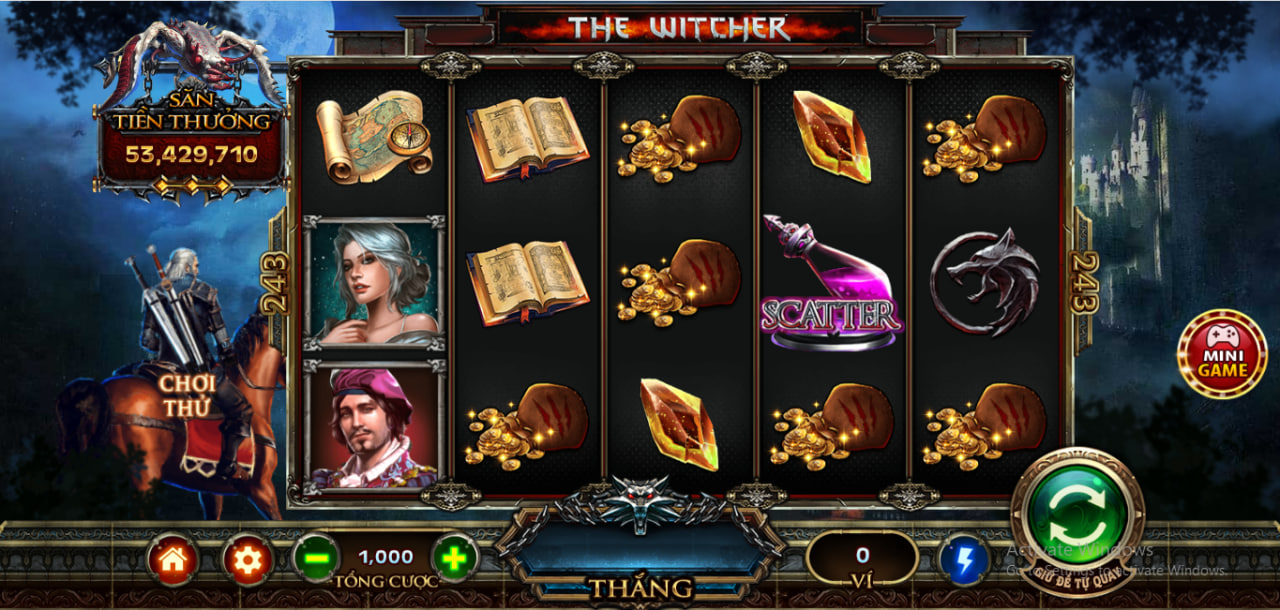Increase the total bet with plus
1280x610 pixels.
click(x=455, y=558)
